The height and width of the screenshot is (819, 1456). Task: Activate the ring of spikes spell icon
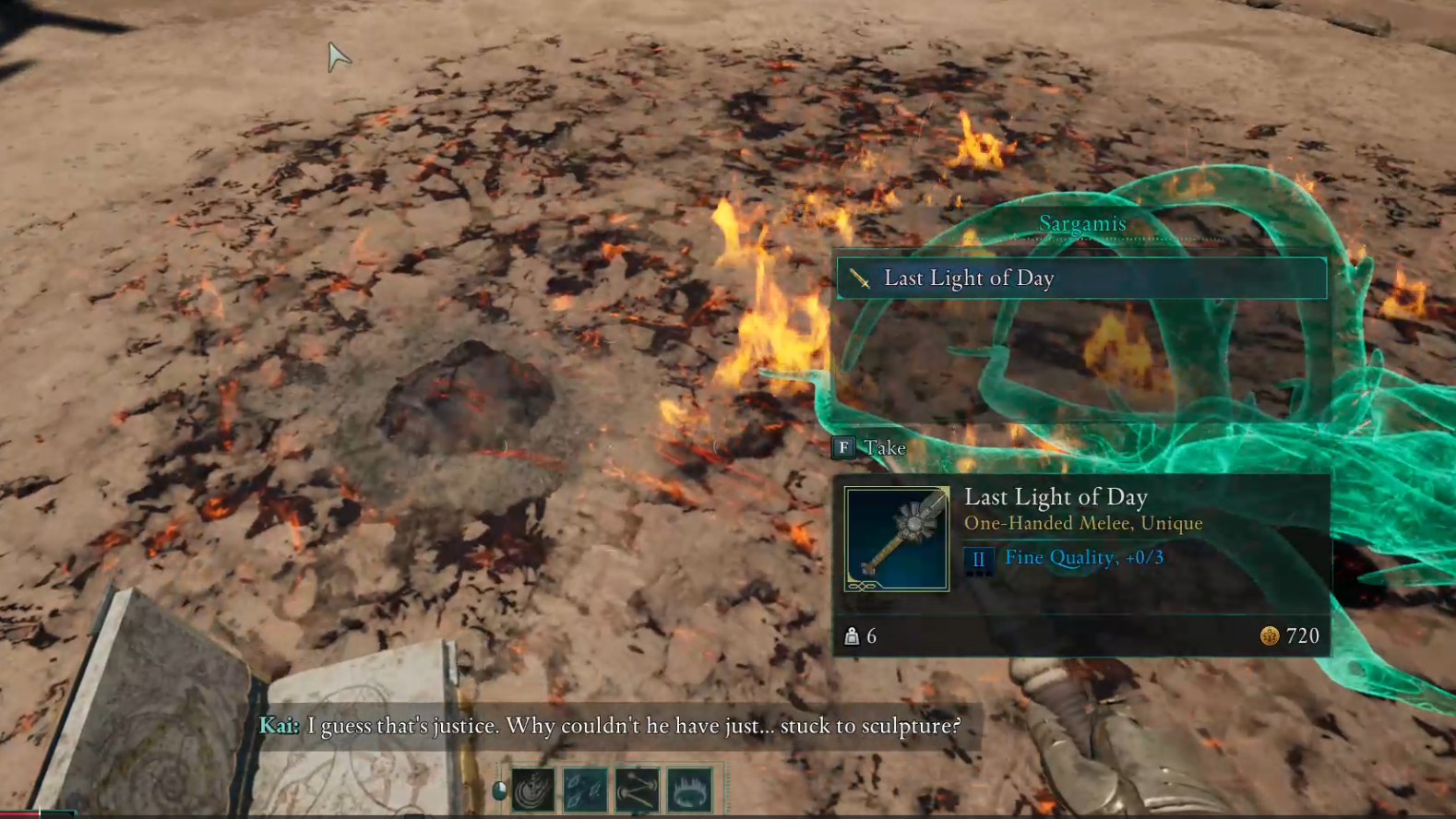689,790
